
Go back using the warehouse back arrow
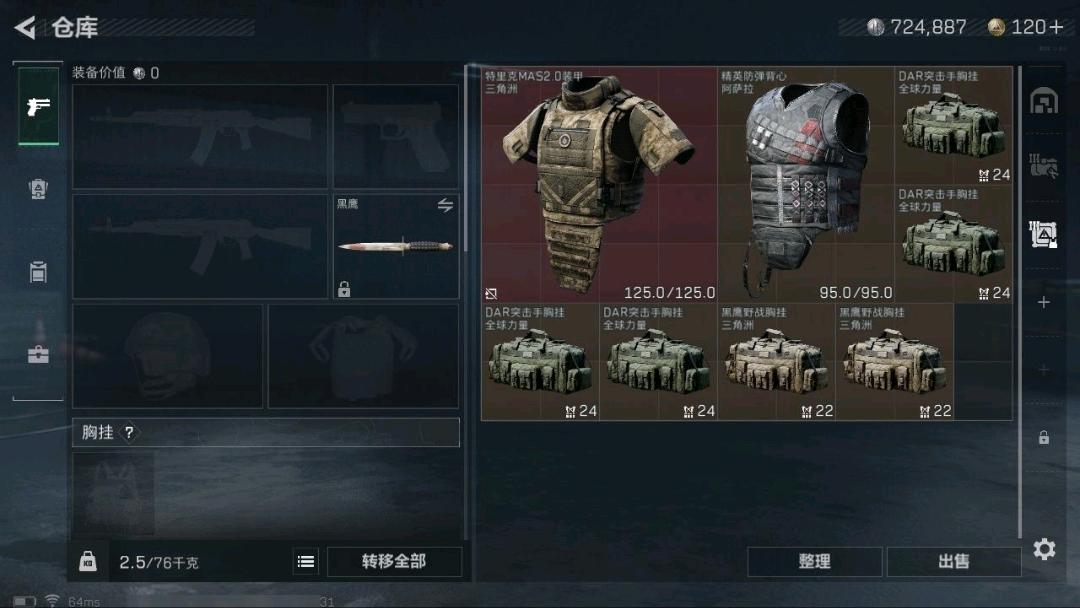(x=26, y=27)
